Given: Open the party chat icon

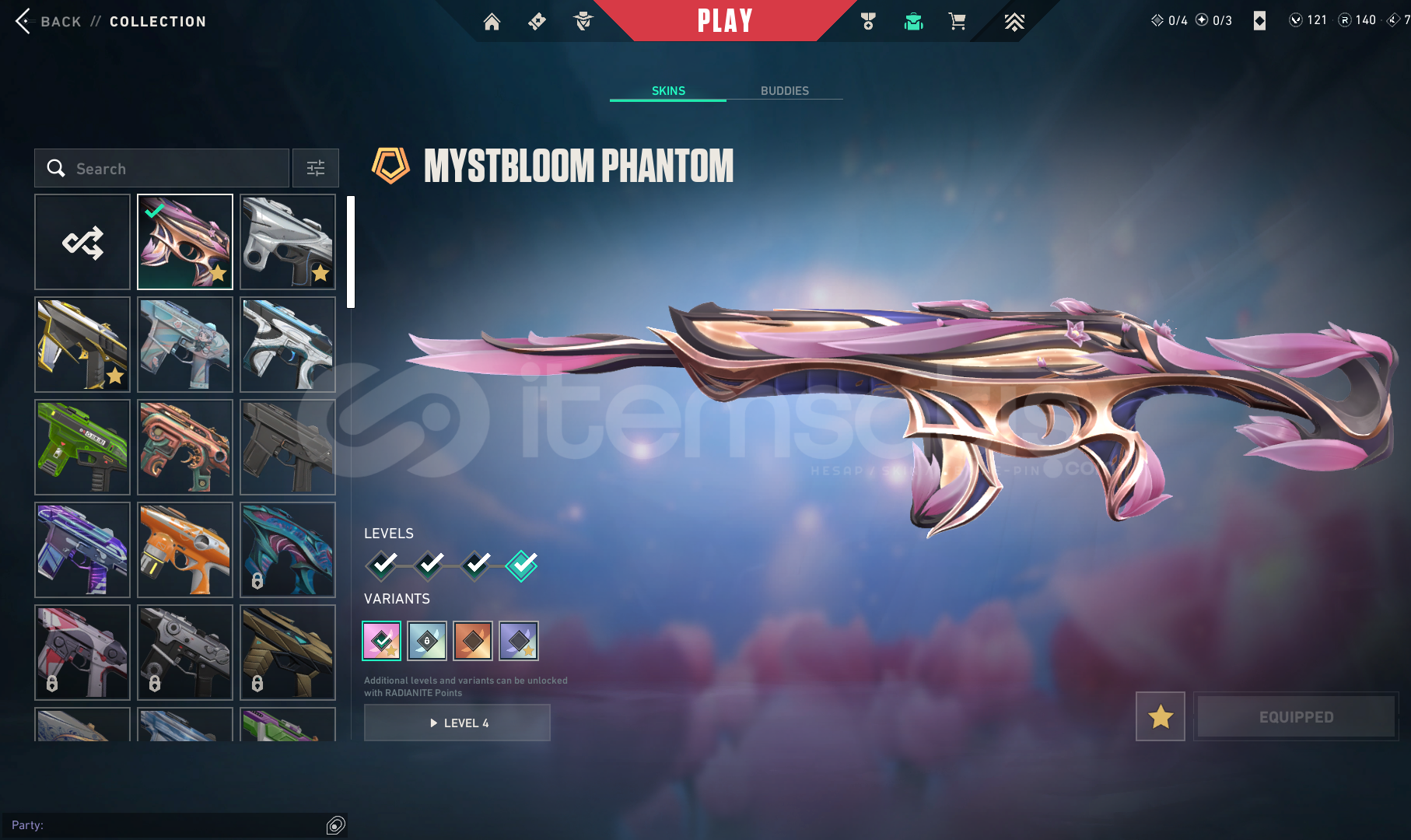Looking at the screenshot, I should pyautogui.click(x=336, y=825).
